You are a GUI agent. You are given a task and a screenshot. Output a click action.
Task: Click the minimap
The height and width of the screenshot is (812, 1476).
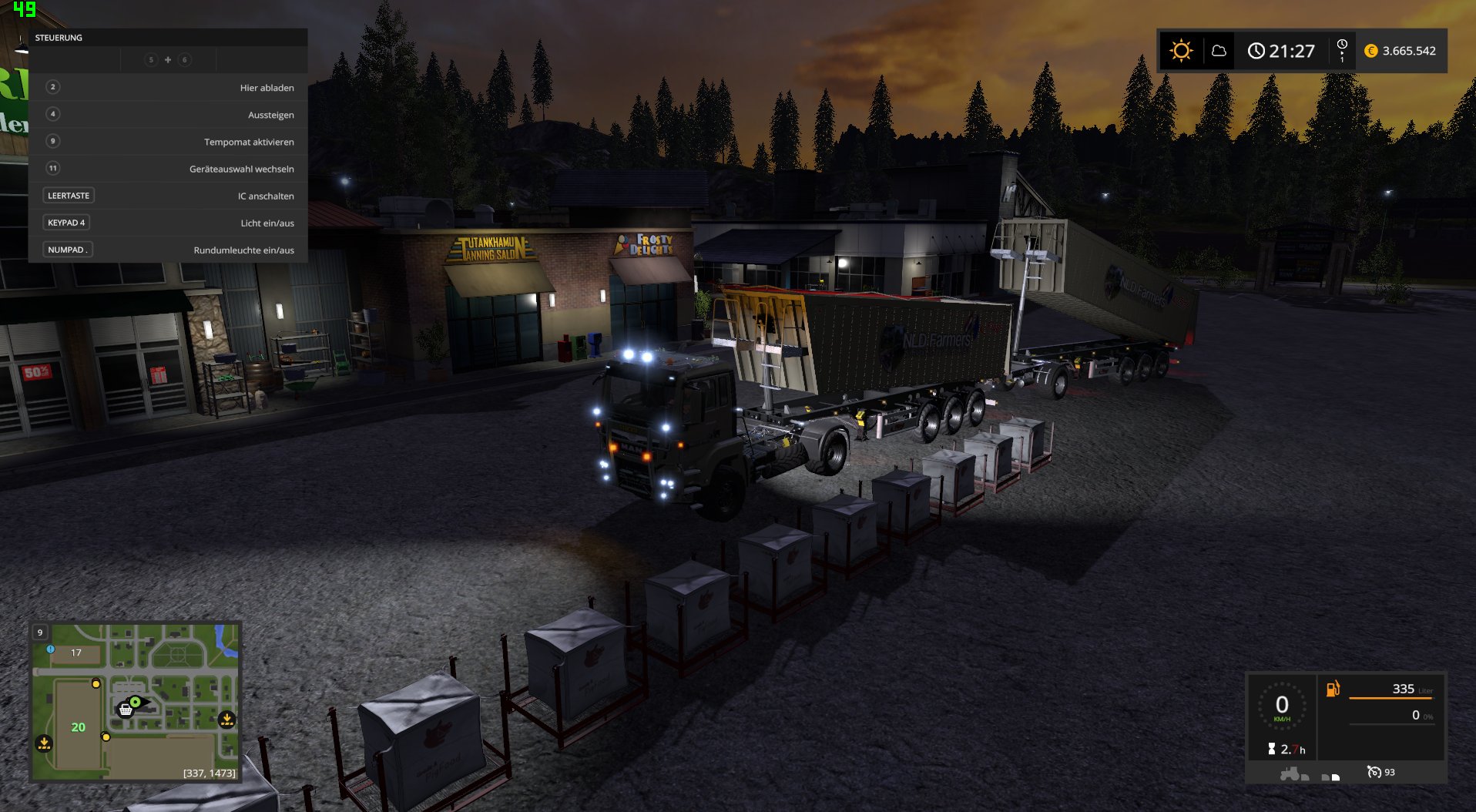click(x=136, y=701)
